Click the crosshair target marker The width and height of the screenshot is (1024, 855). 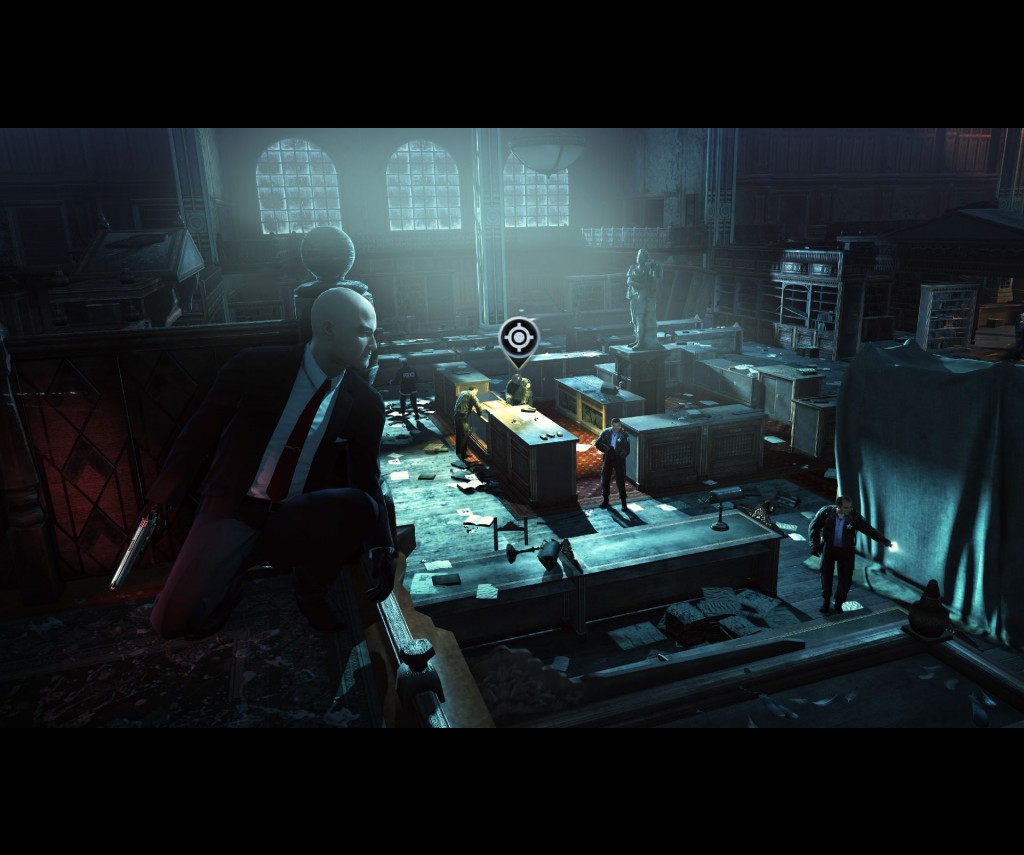click(518, 338)
